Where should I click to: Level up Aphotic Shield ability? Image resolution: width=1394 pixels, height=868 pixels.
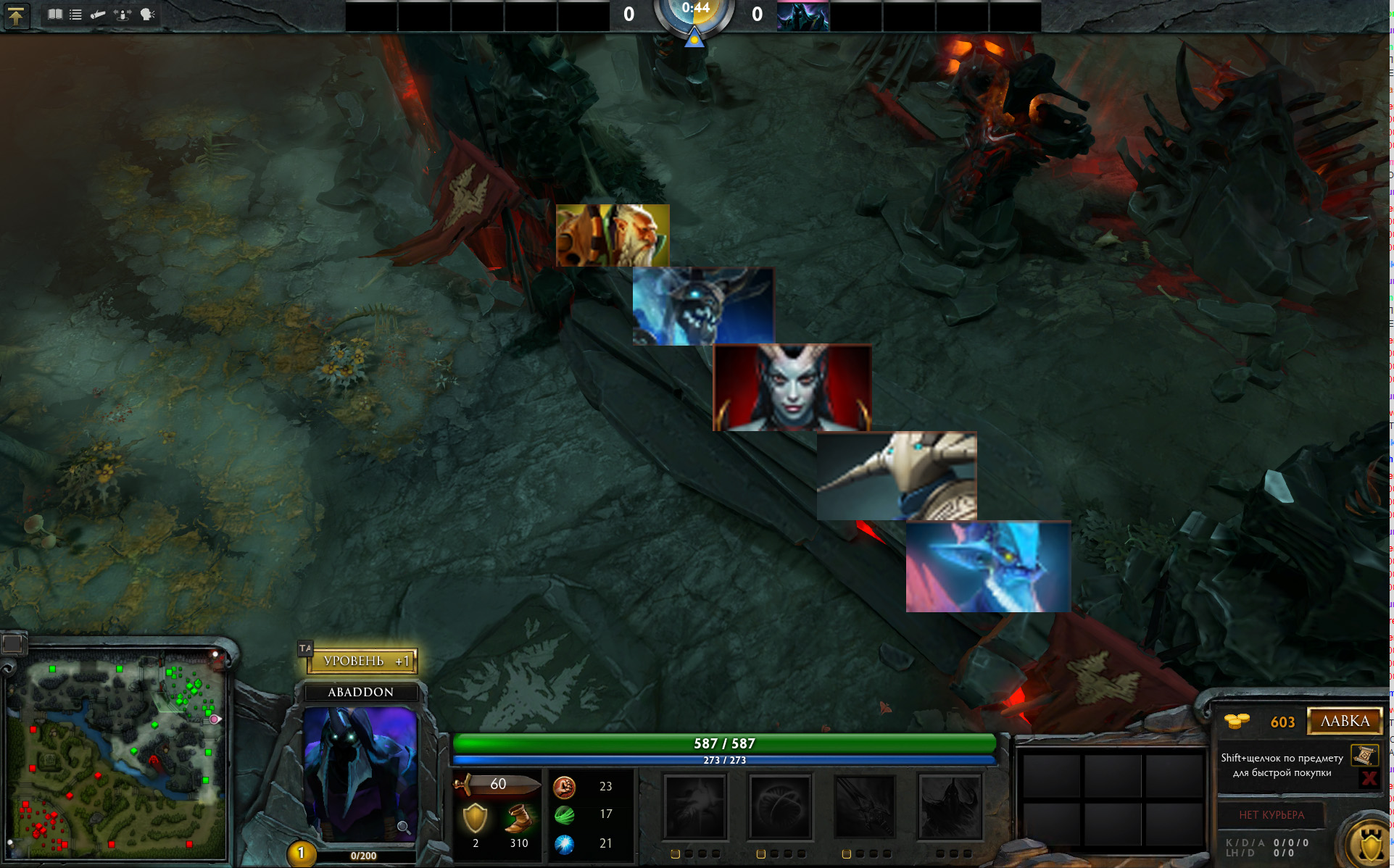[x=780, y=806]
